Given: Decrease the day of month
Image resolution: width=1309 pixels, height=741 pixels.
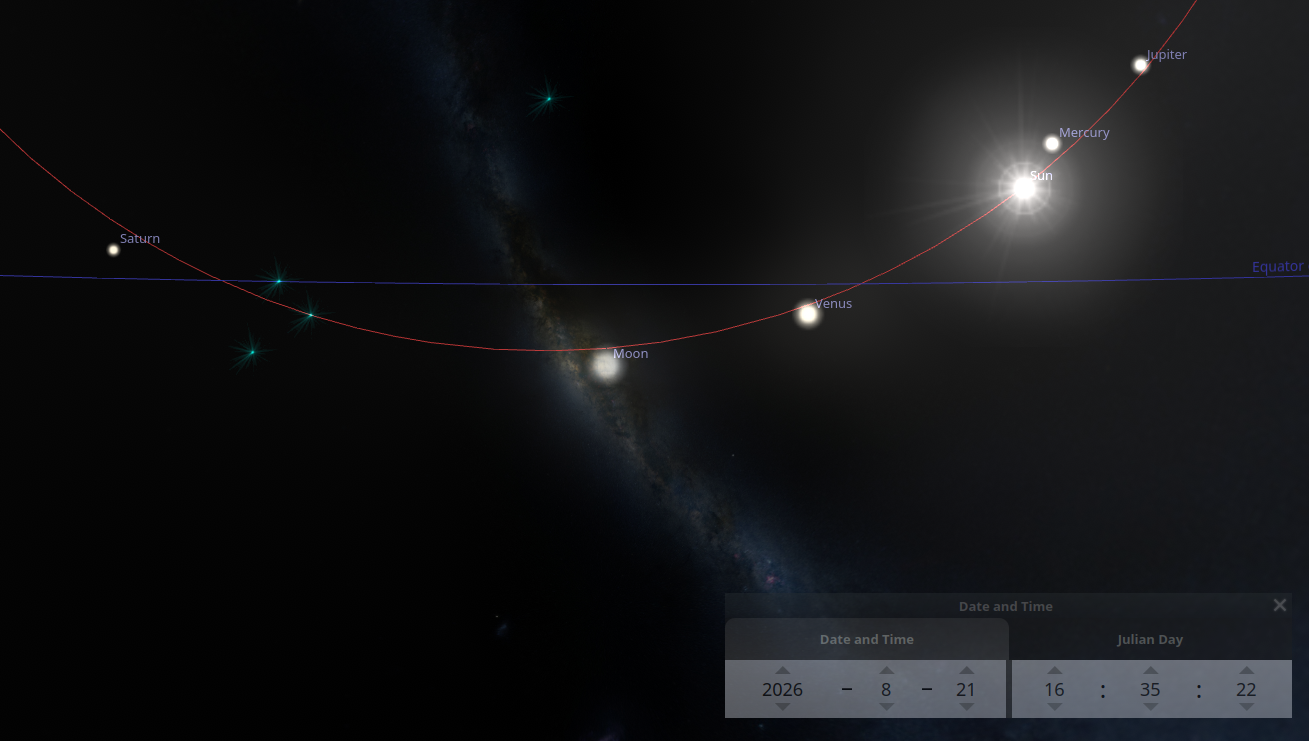Looking at the screenshot, I should click(x=966, y=707).
